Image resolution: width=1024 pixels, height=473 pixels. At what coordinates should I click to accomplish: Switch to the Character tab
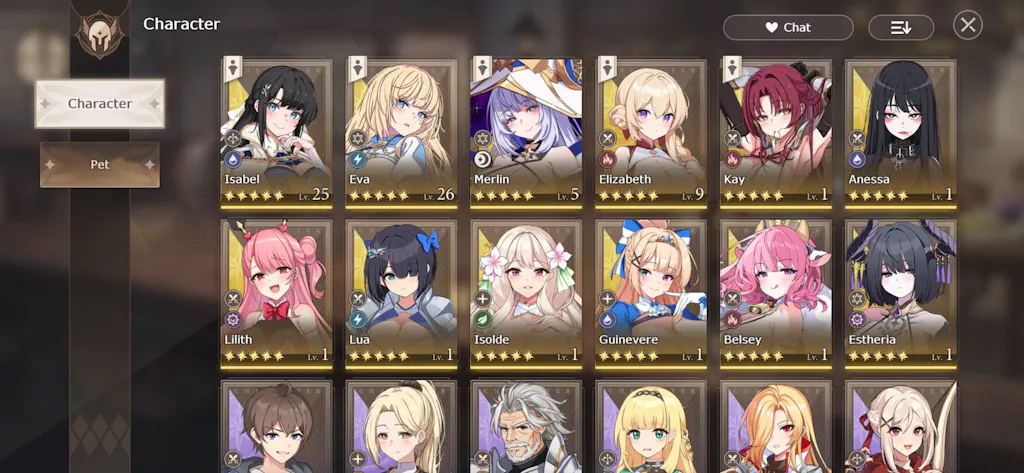[100, 104]
